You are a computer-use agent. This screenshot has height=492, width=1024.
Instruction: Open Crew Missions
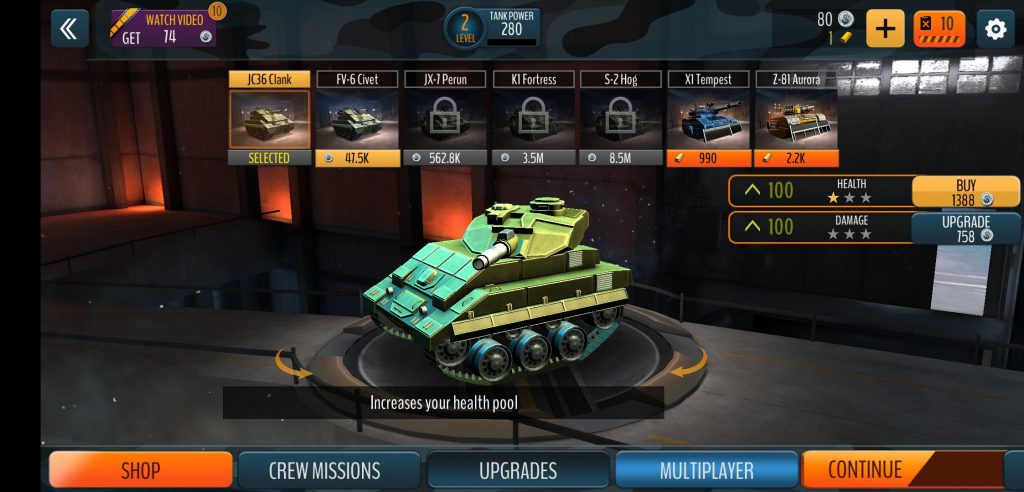click(x=324, y=470)
